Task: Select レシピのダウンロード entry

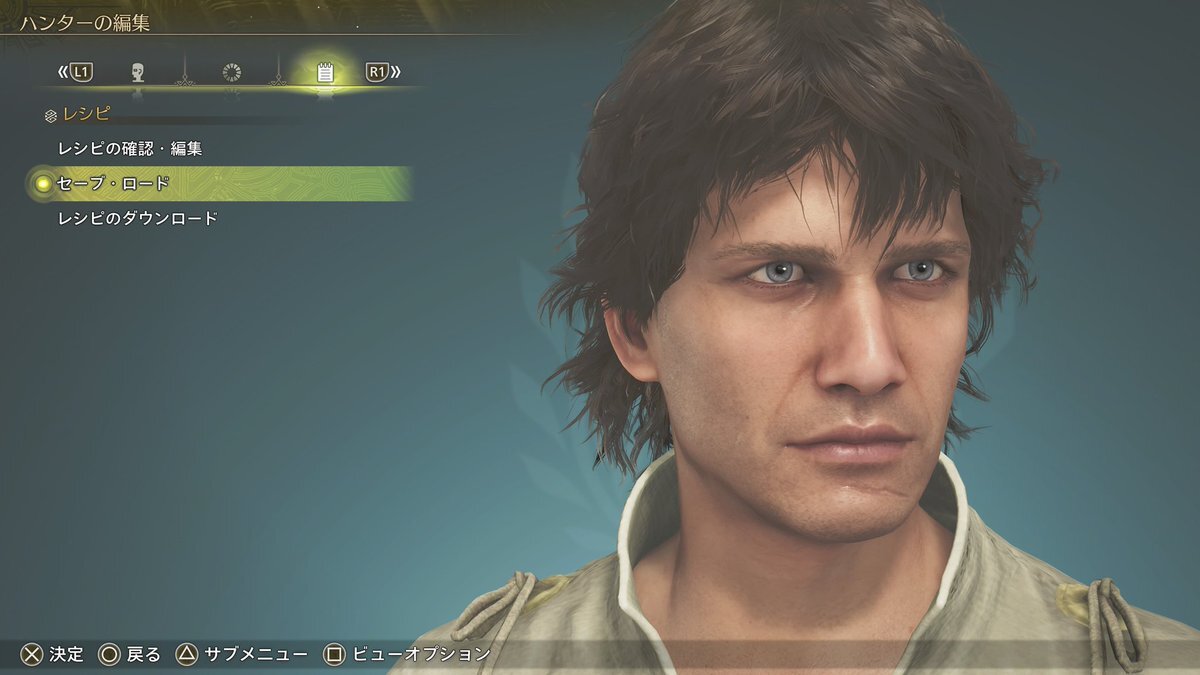Action: [x=138, y=218]
